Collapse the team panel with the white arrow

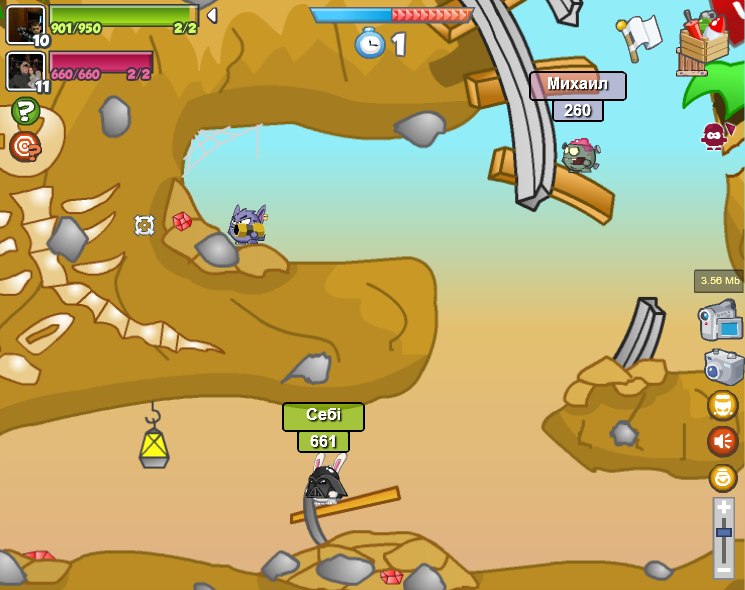pos(211,15)
